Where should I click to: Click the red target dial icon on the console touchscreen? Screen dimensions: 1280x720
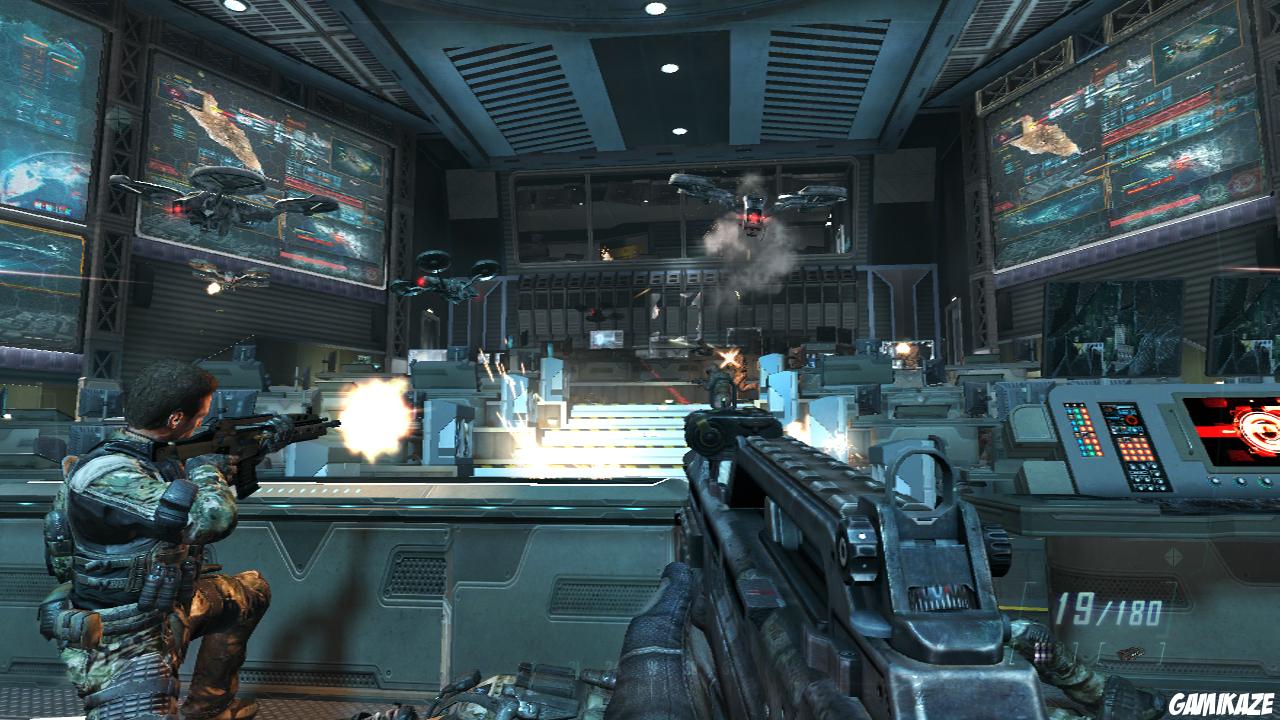point(1131,421)
